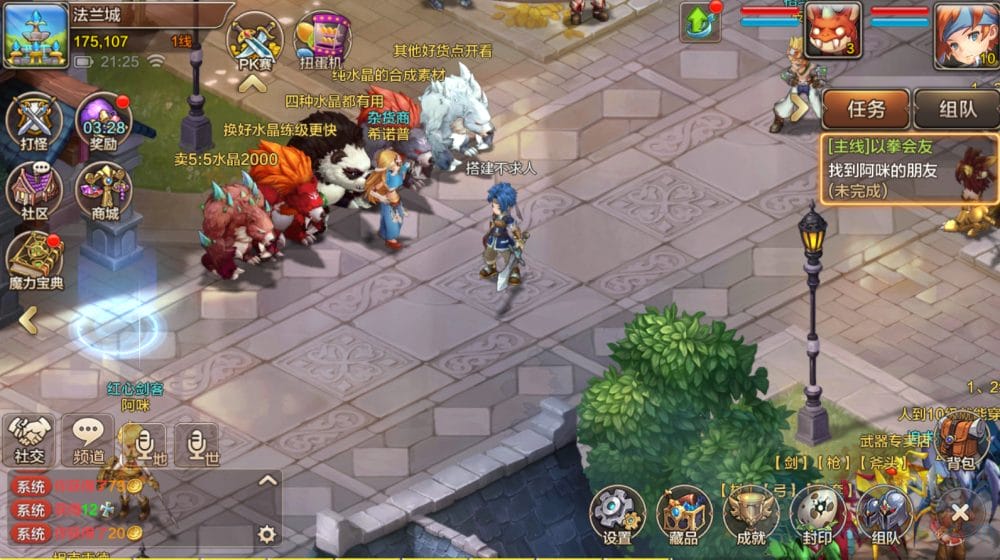Switch to the 组队 team tab
Screen dimensions: 1000x560
[957, 109]
